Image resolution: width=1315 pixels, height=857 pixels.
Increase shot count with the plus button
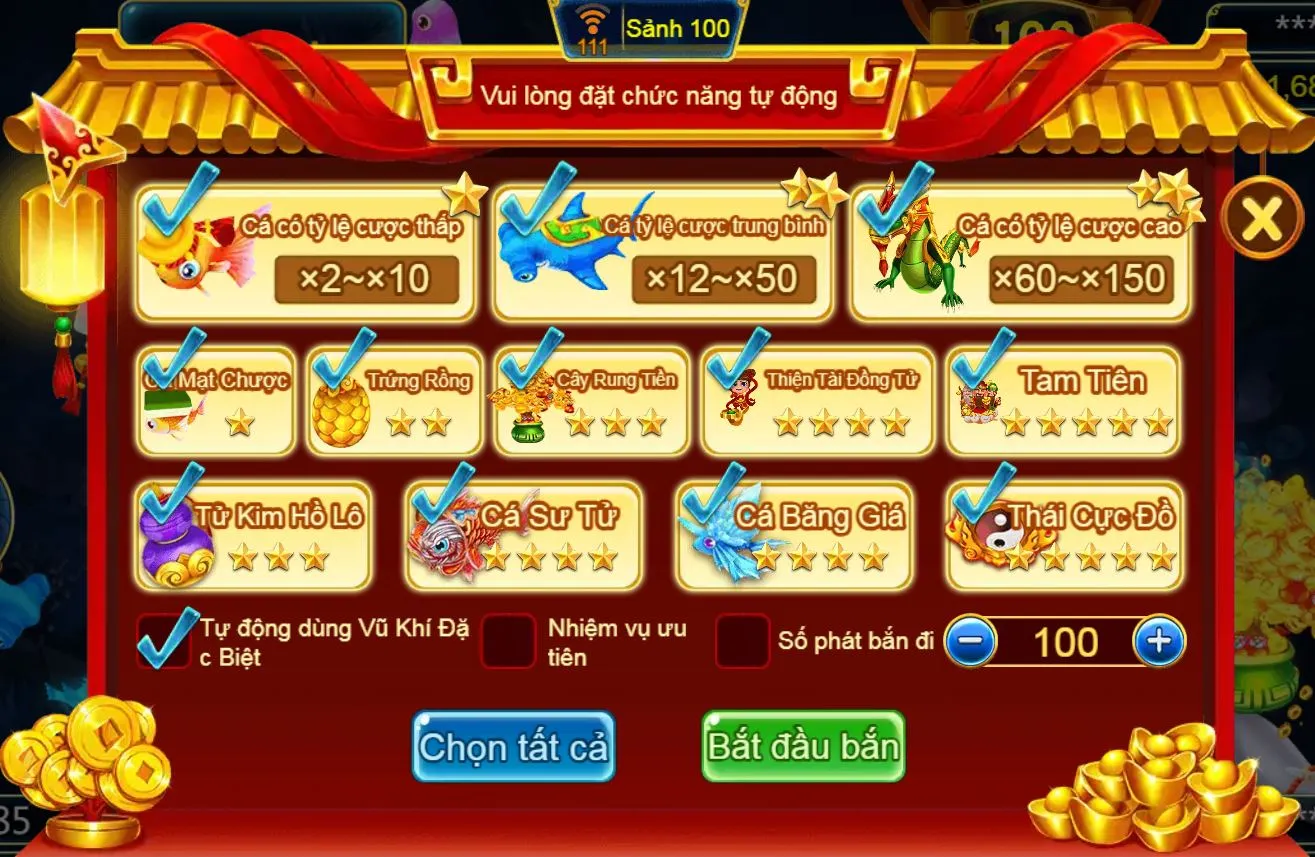click(1159, 642)
